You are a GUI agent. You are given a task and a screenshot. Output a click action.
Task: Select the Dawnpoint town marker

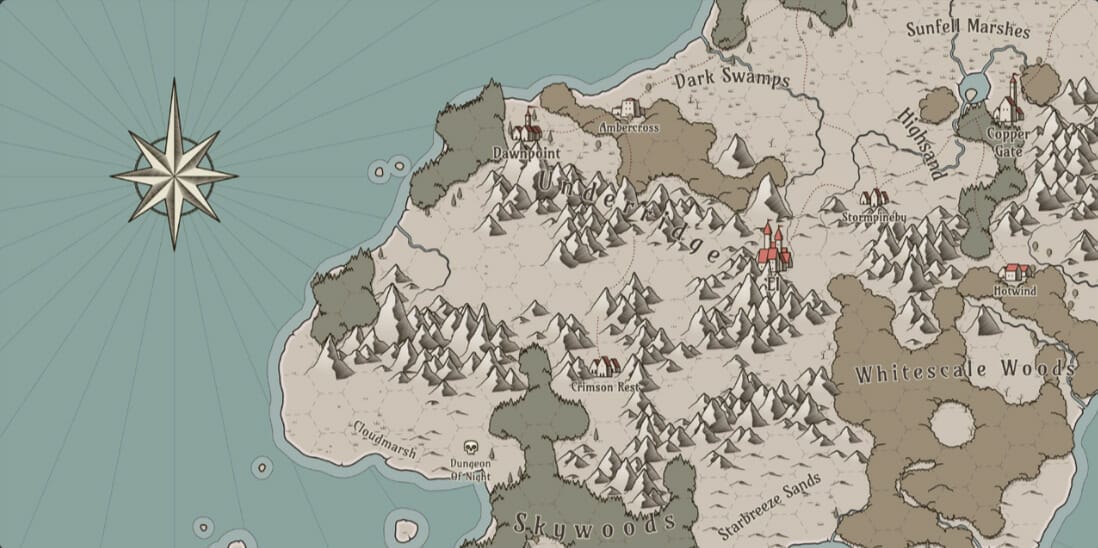(x=526, y=129)
